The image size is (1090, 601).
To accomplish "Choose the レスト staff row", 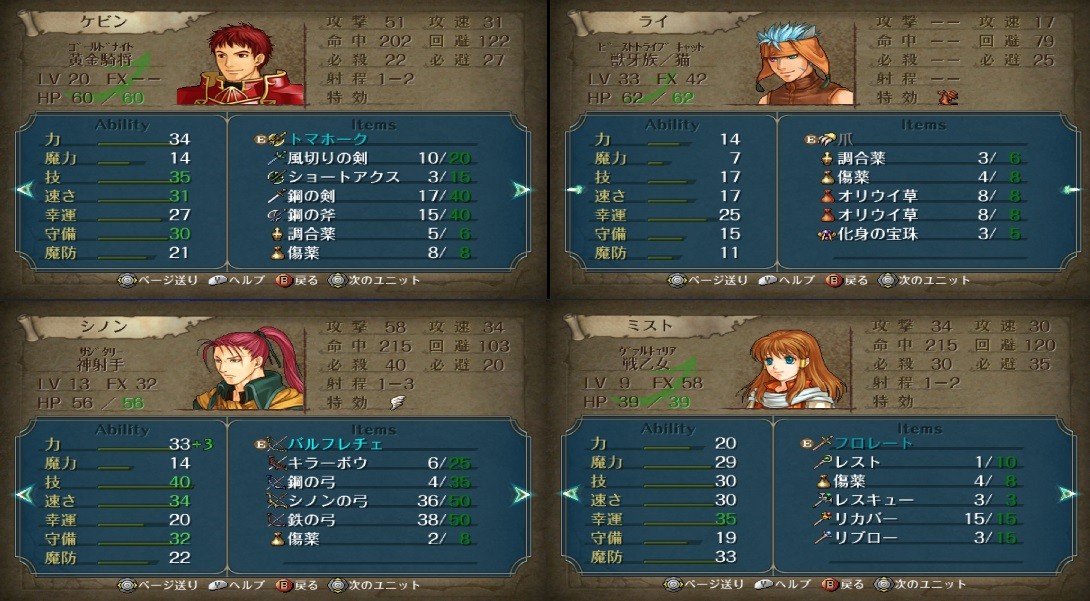I will (x=858, y=462).
